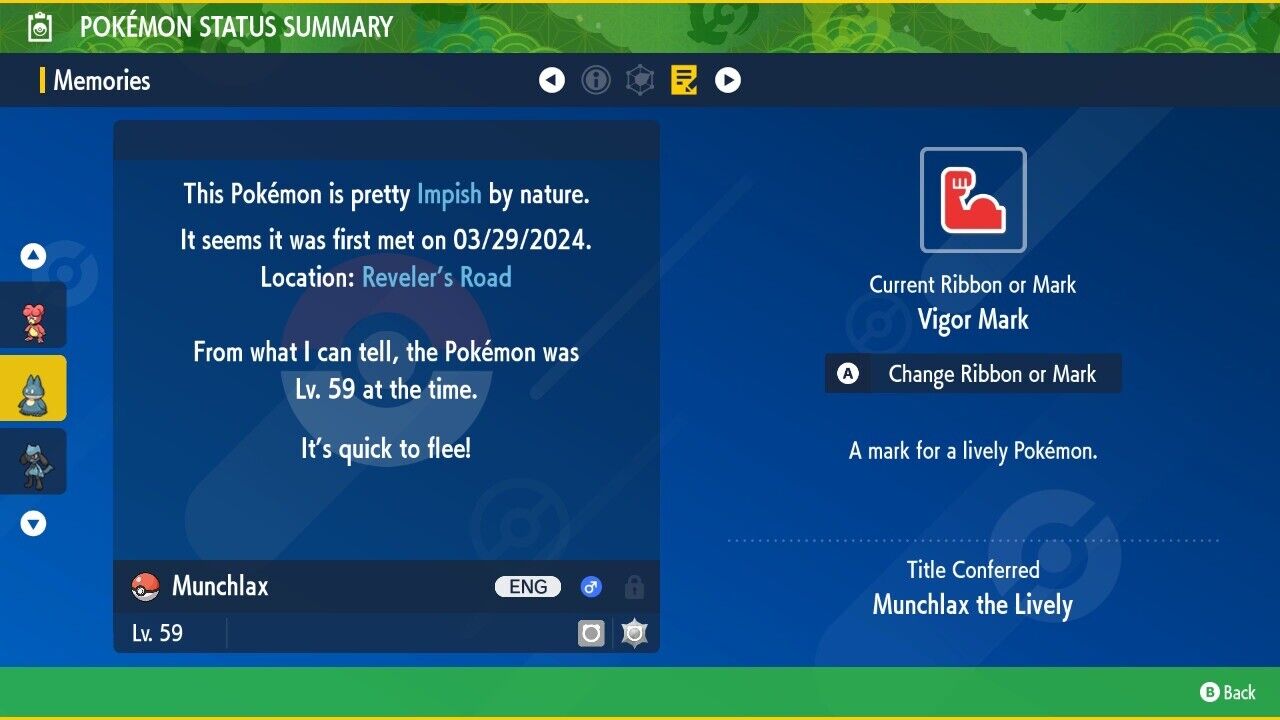
Task: Switch to the stats hexagon tab
Action: click(x=640, y=80)
